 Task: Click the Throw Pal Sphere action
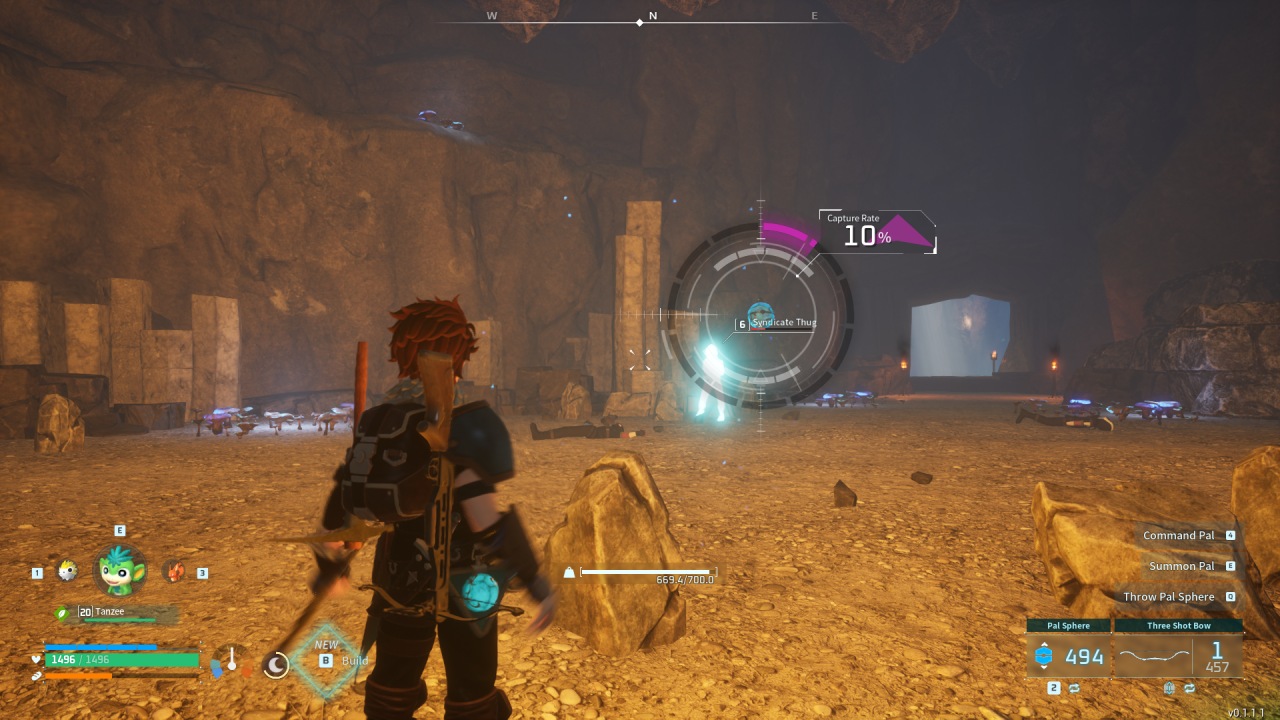pos(1168,596)
